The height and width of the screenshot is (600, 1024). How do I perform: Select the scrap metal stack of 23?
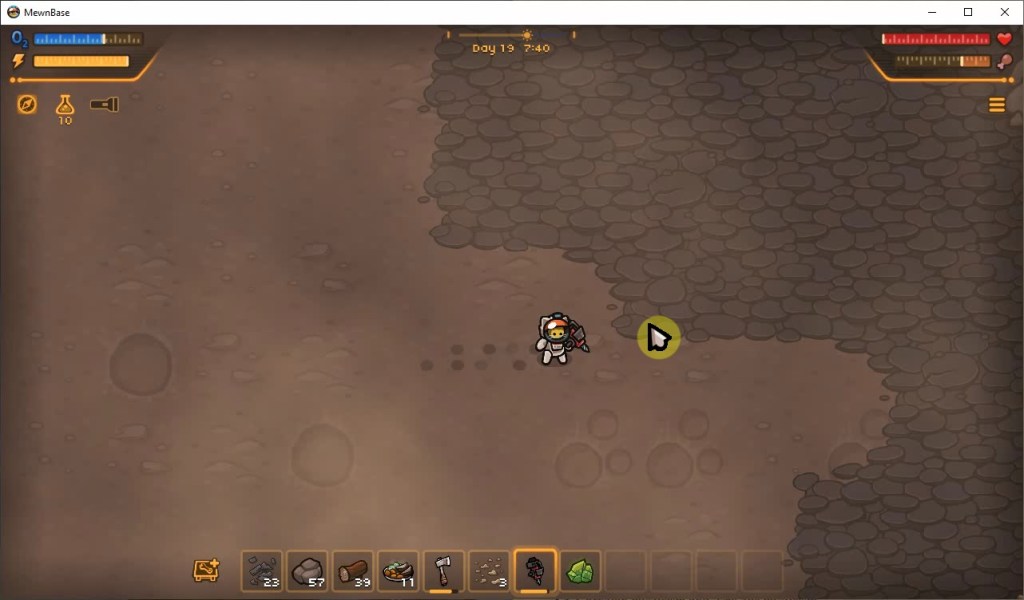[x=262, y=571]
